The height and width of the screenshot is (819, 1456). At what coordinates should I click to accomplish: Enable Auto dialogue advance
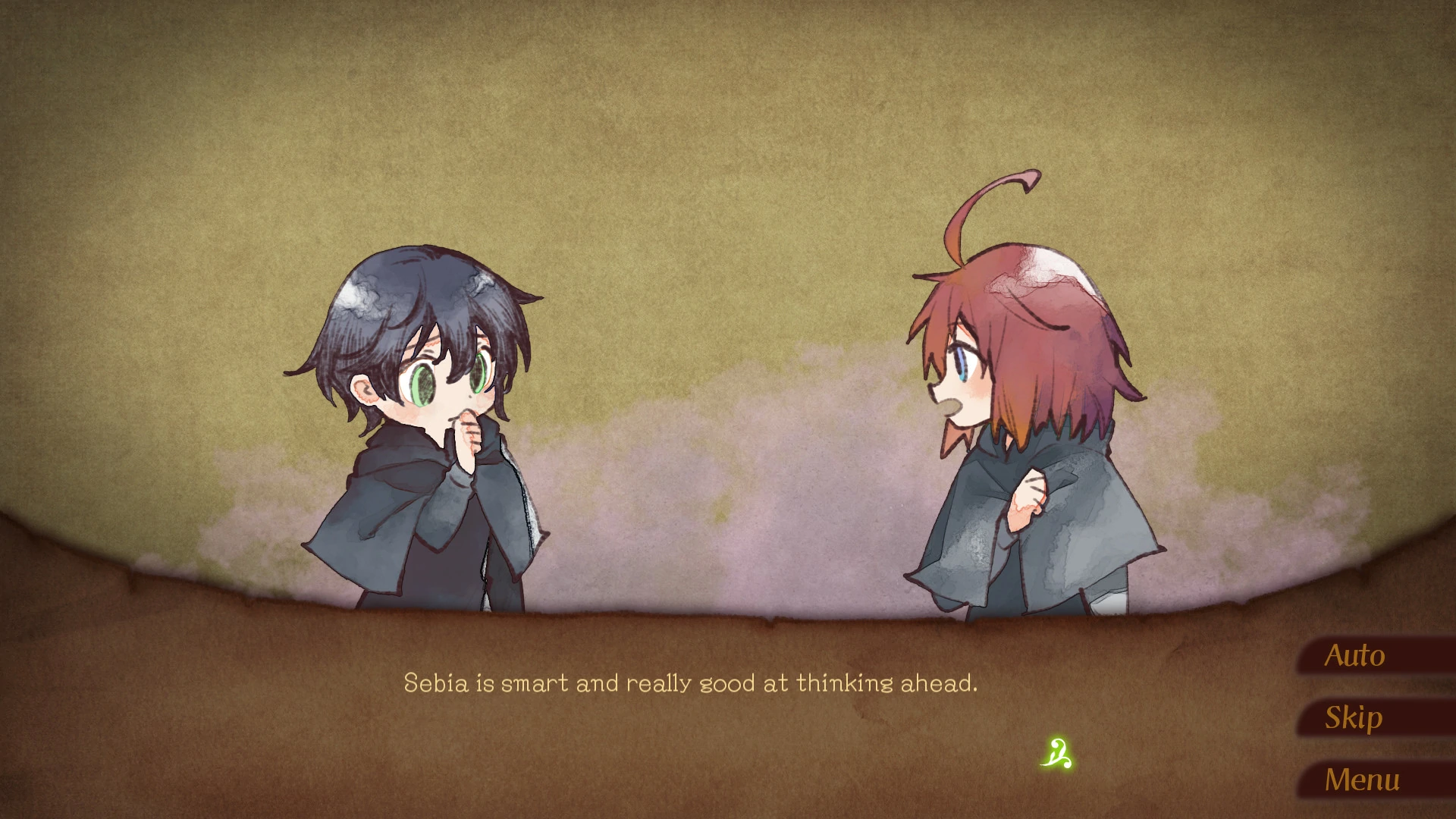click(1354, 656)
